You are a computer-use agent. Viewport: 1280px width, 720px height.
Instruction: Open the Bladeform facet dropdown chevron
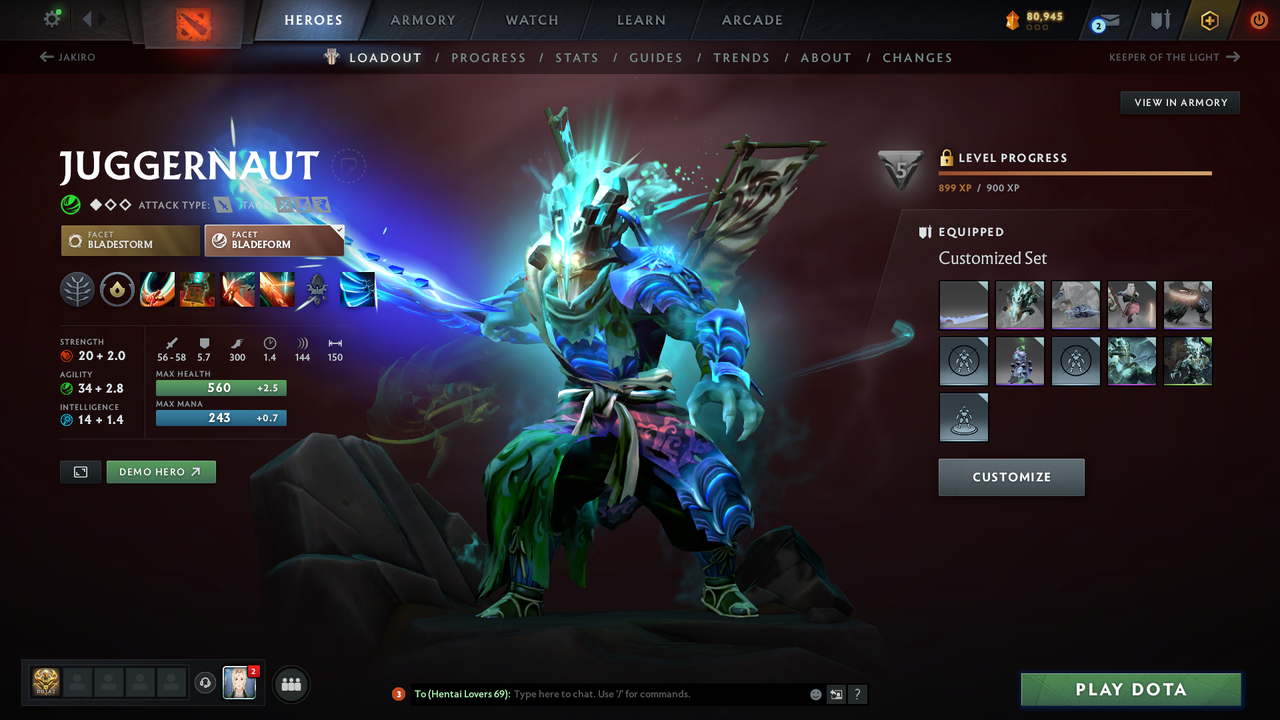pos(339,231)
